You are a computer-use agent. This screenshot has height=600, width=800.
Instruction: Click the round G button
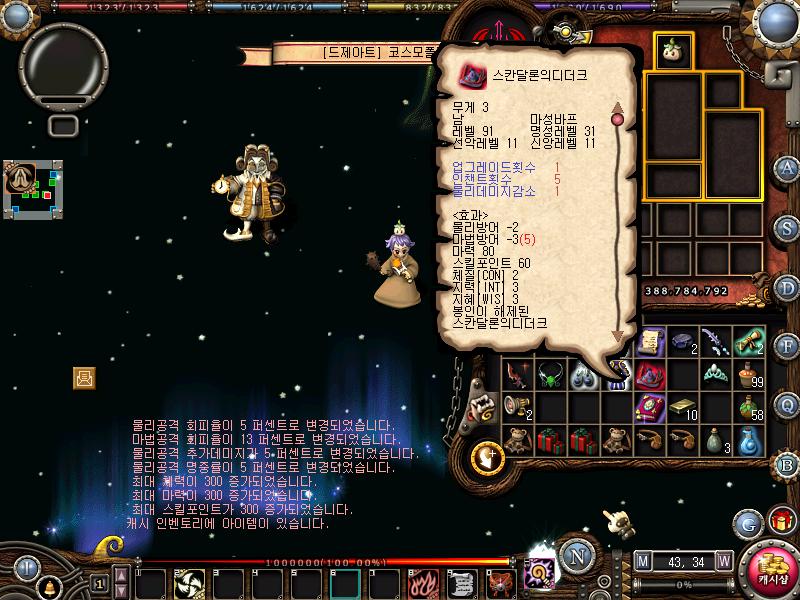tap(747, 523)
